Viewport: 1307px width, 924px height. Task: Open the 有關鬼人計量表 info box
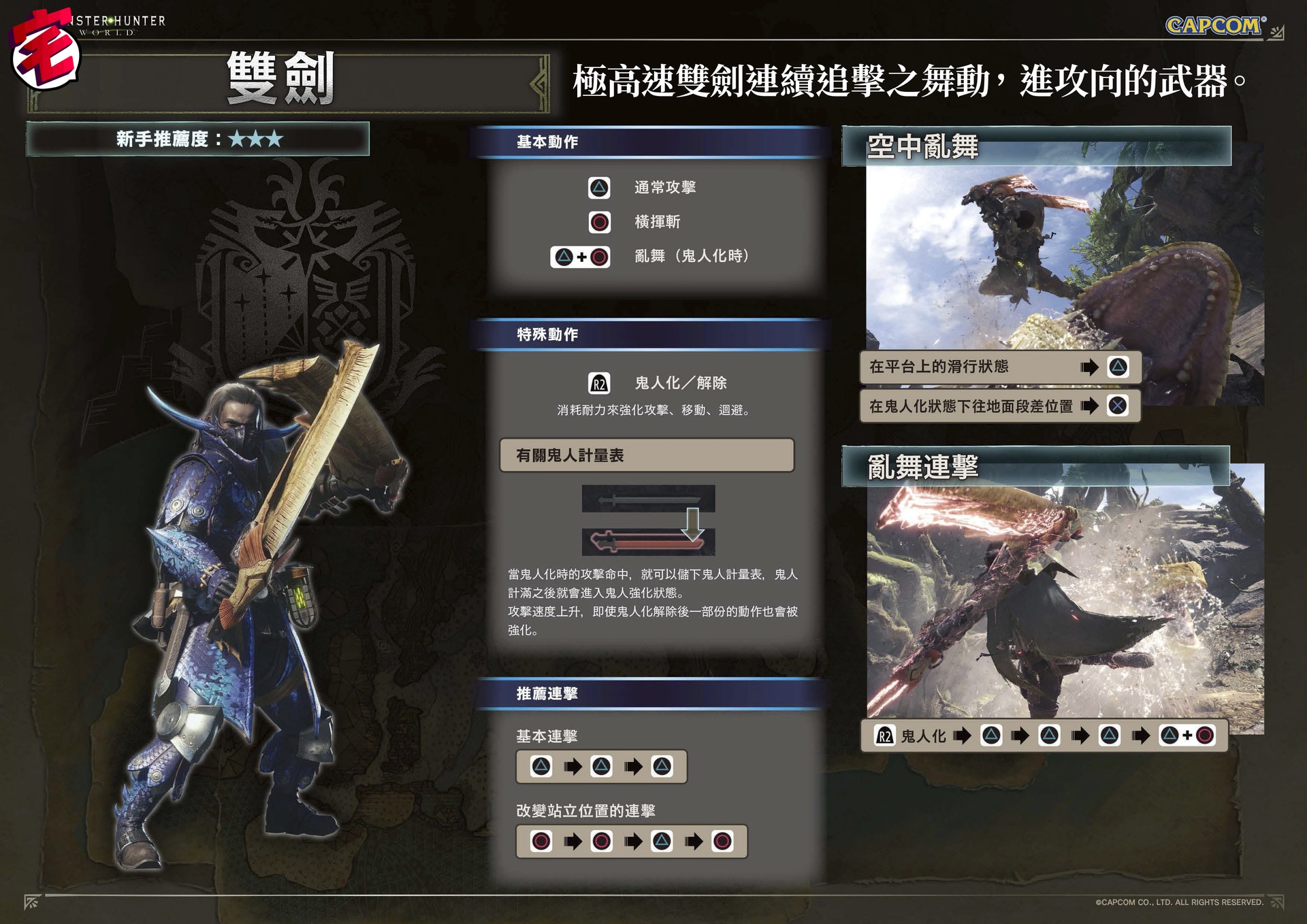tap(647, 455)
